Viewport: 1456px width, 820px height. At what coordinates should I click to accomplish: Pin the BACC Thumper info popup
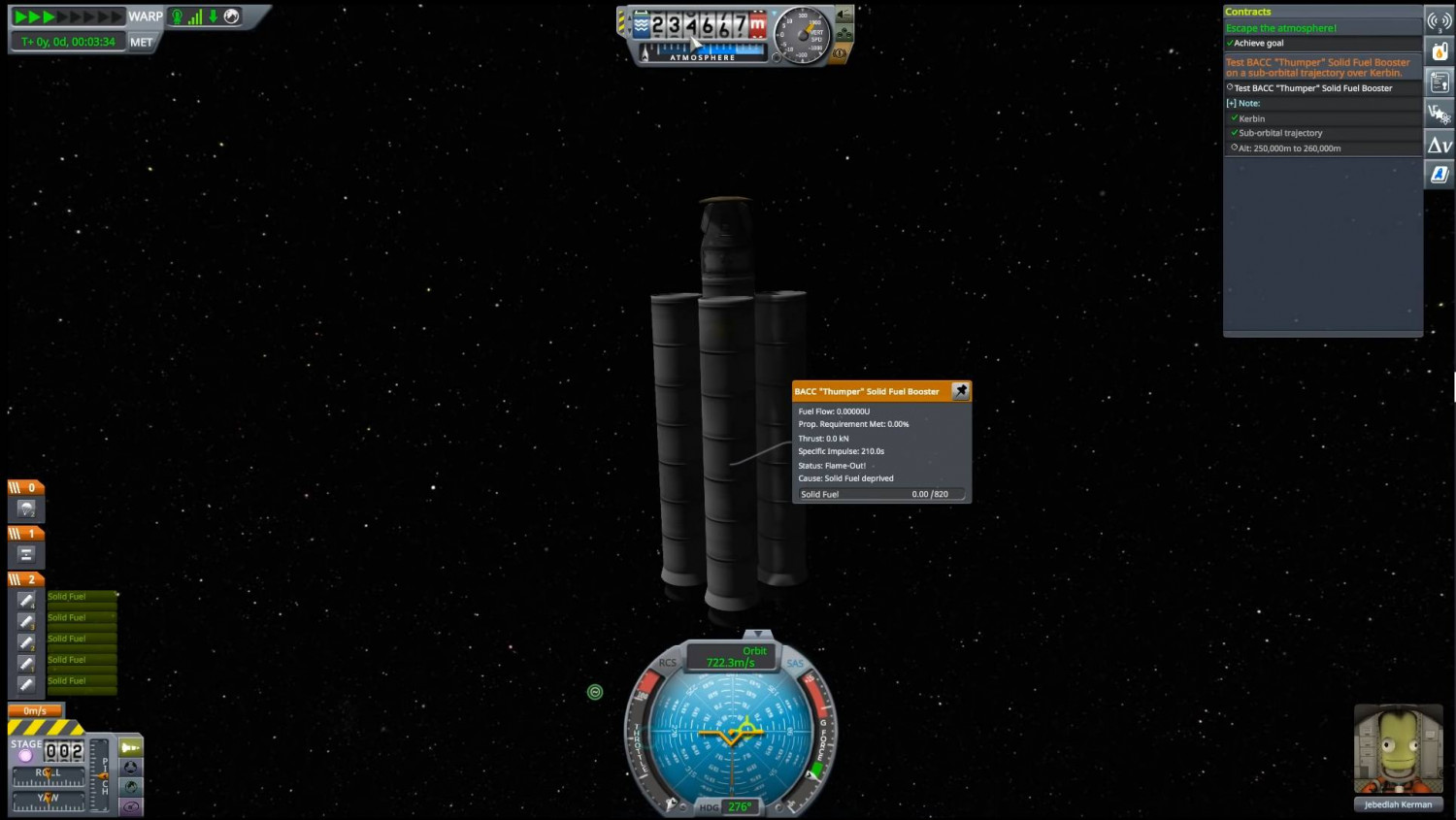961,391
